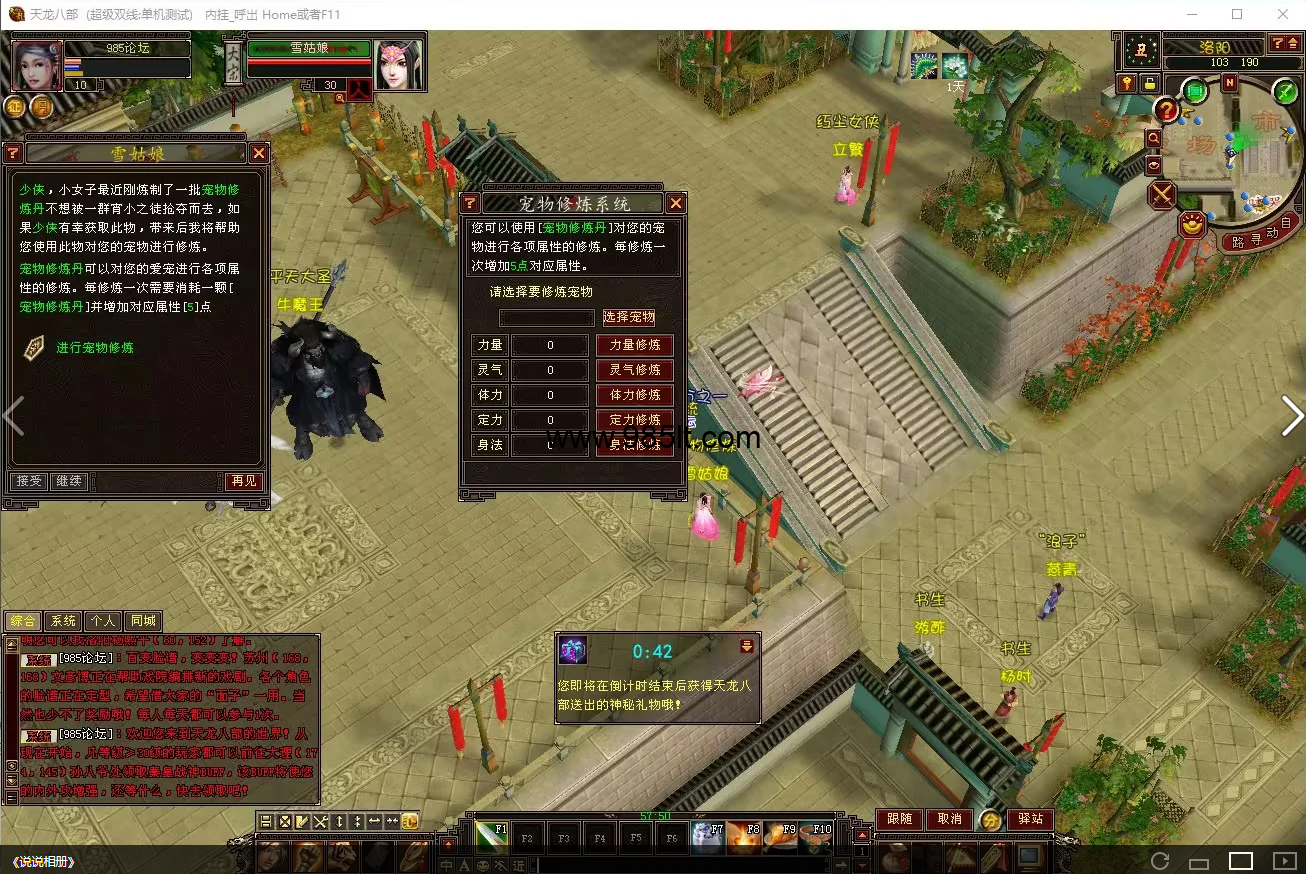This screenshot has width=1306, height=874.
Task: Select the 体力修炼 button
Action: point(635,395)
